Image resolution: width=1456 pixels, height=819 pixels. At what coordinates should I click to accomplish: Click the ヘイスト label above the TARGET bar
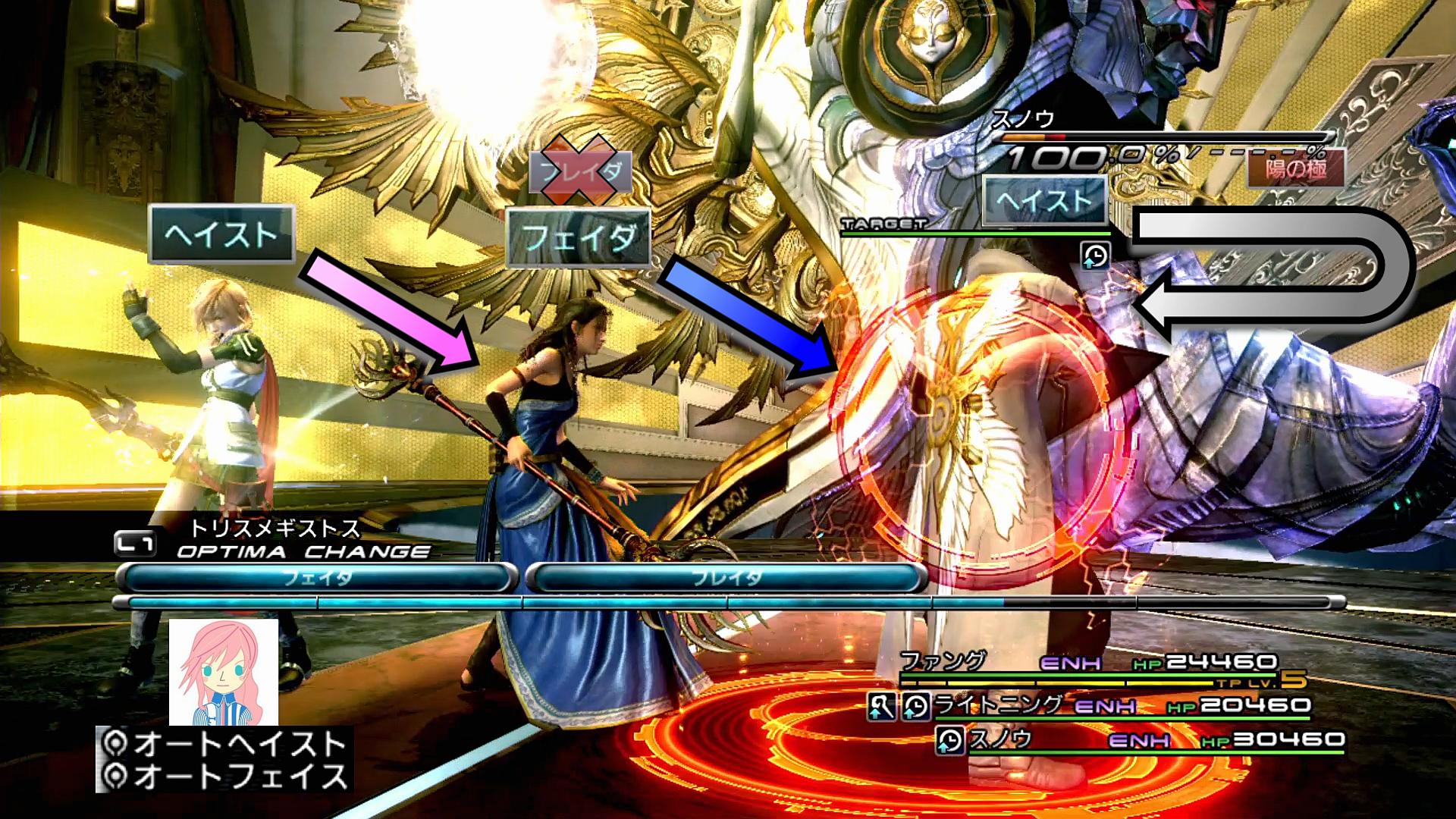coord(1044,201)
